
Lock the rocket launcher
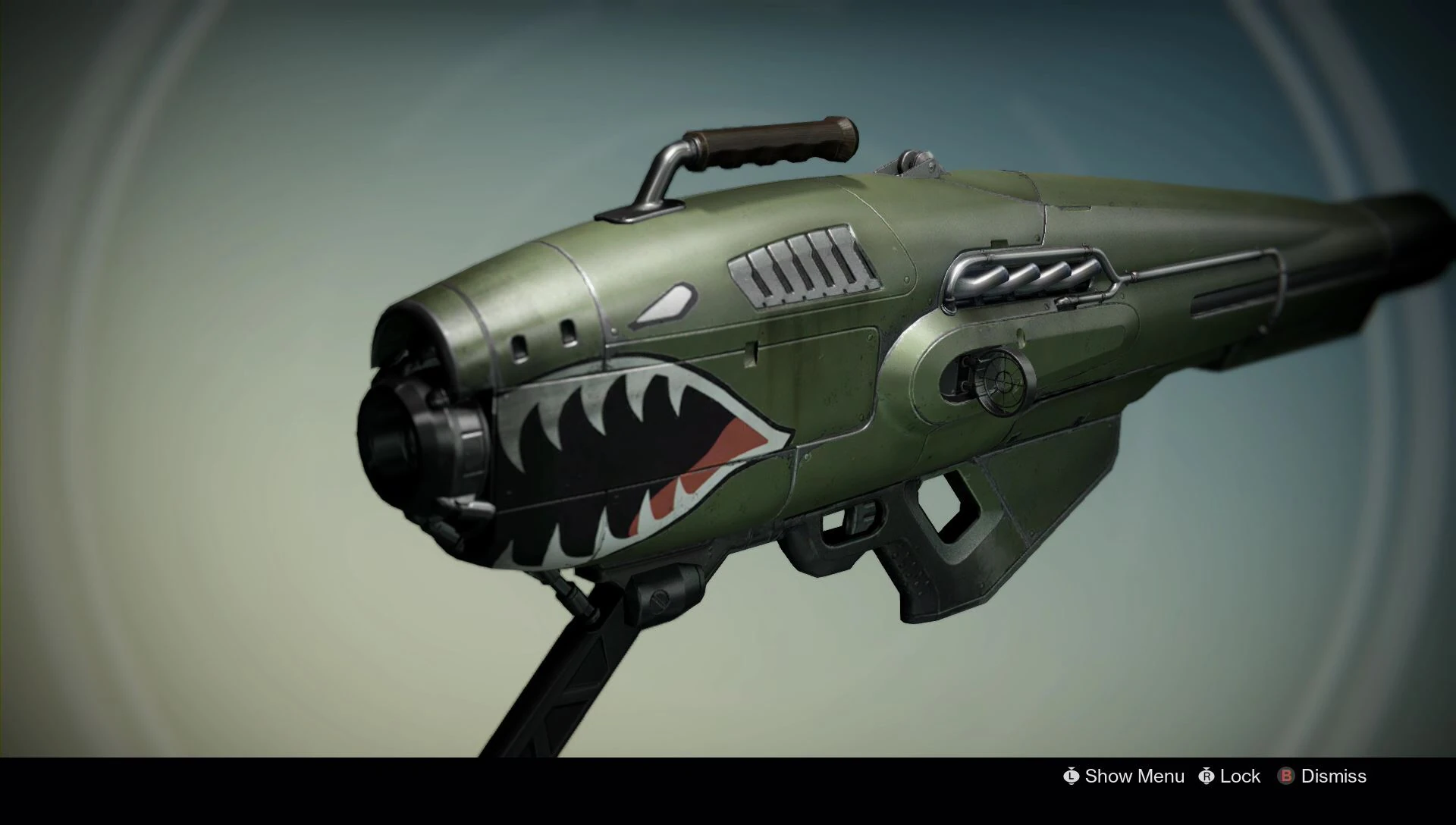(1239, 776)
